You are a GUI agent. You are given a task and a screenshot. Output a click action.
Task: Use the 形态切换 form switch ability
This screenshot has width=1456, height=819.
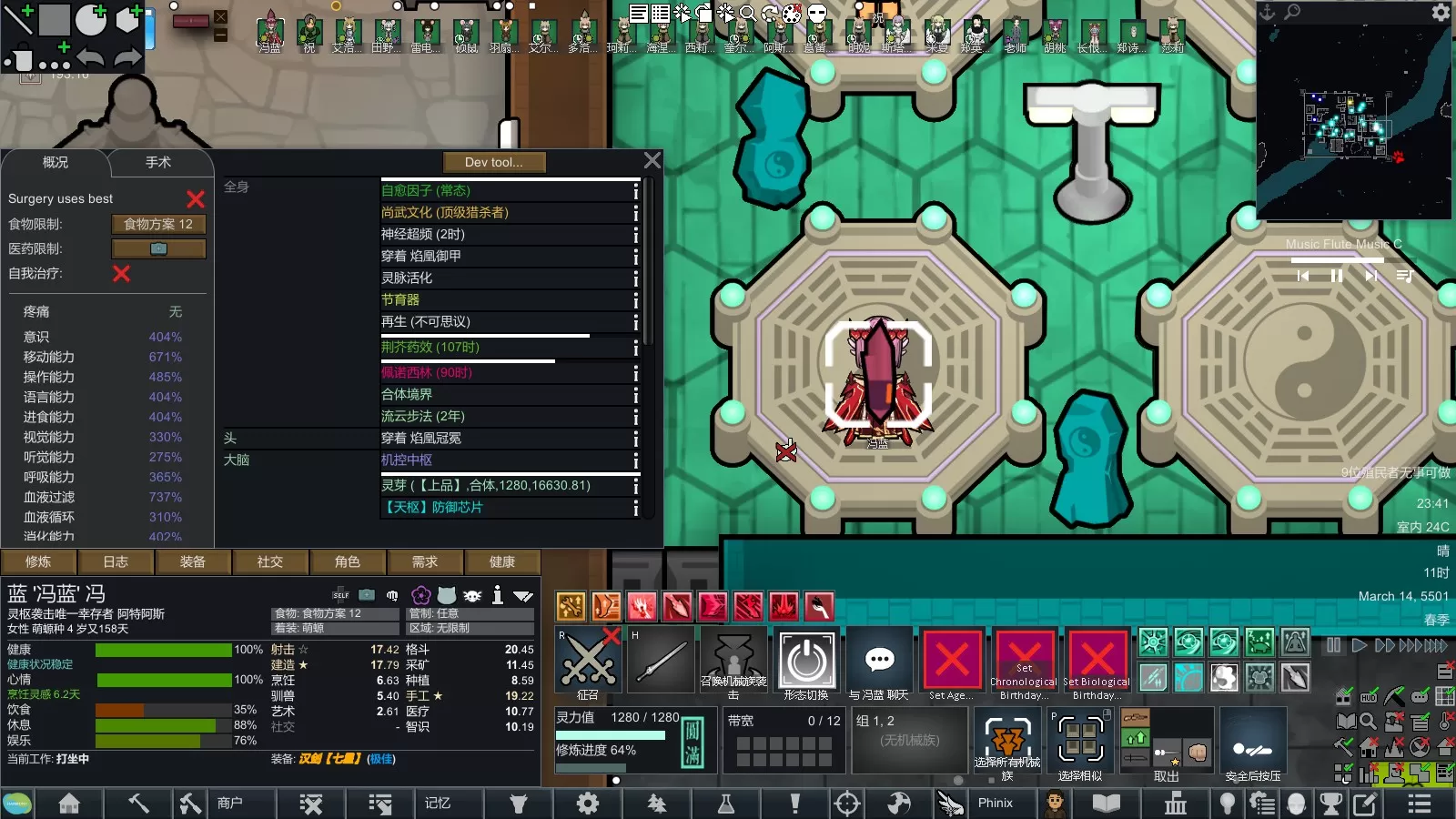coord(806,662)
